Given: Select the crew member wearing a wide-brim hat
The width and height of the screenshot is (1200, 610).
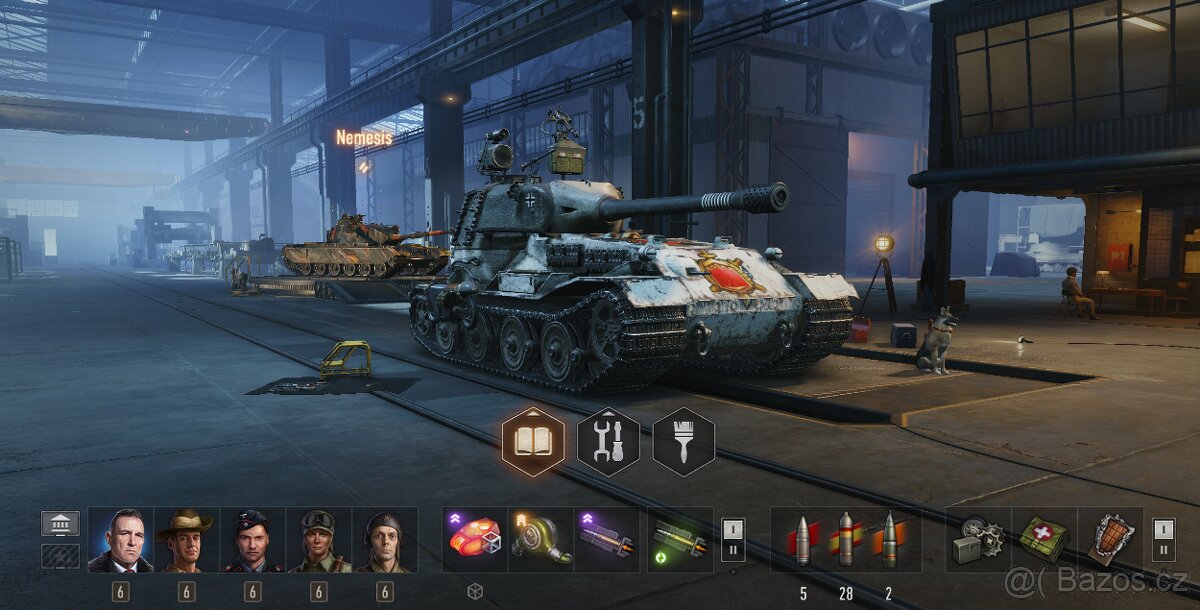Looking at the screenshot, I should 186,540.
